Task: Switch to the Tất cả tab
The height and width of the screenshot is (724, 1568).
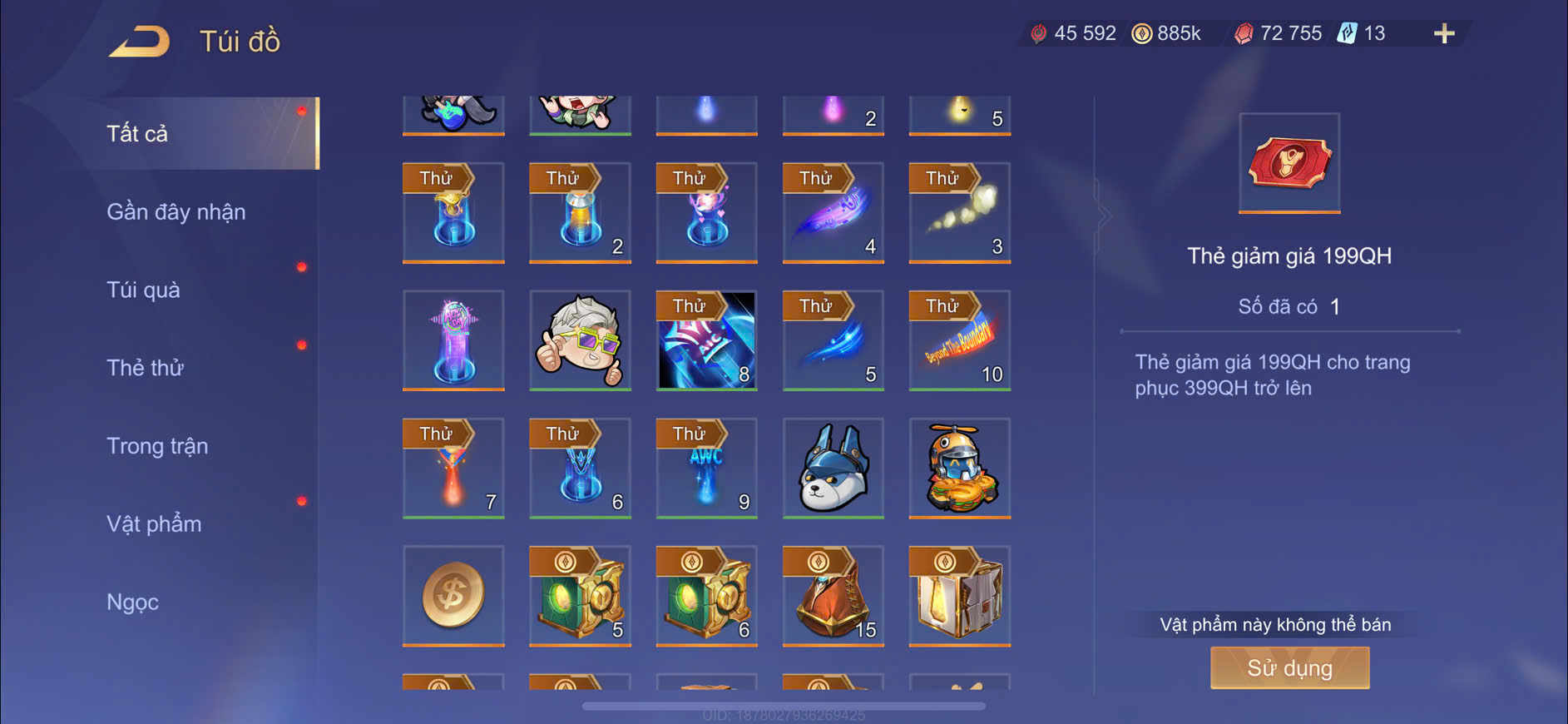Action: pos(138,134)
